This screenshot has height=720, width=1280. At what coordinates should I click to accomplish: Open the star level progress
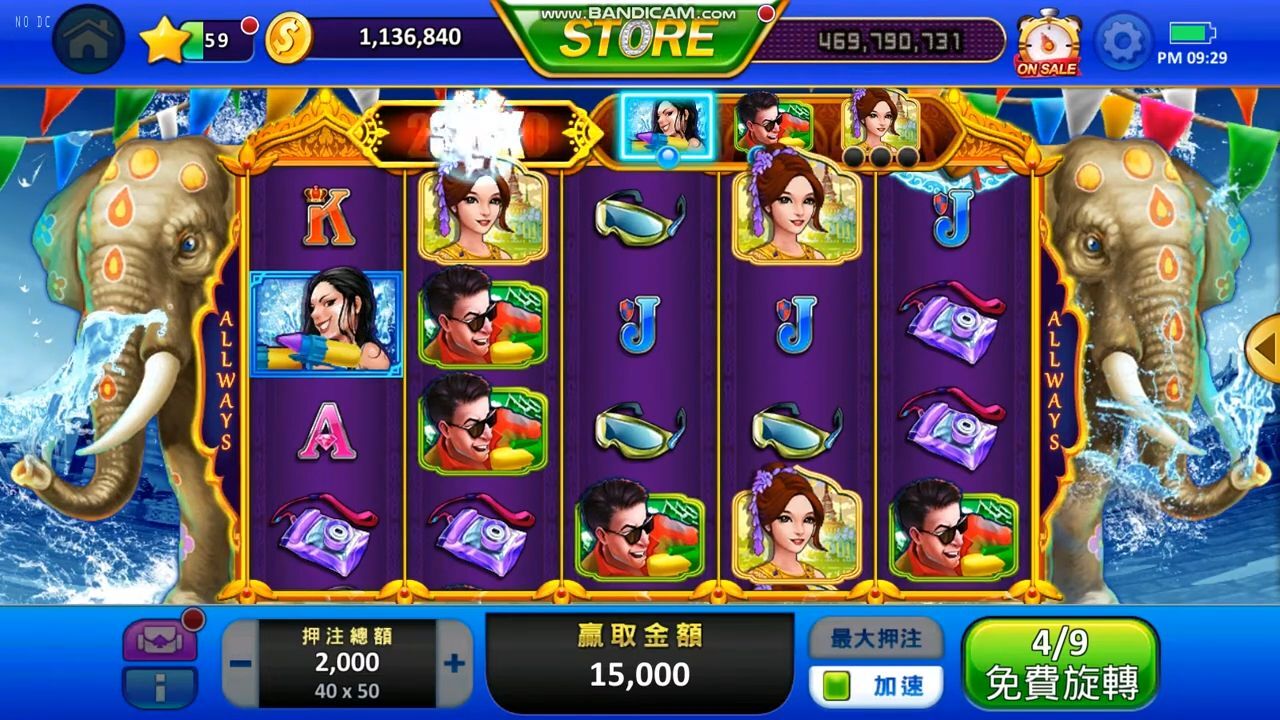click(x=163, y=41)
